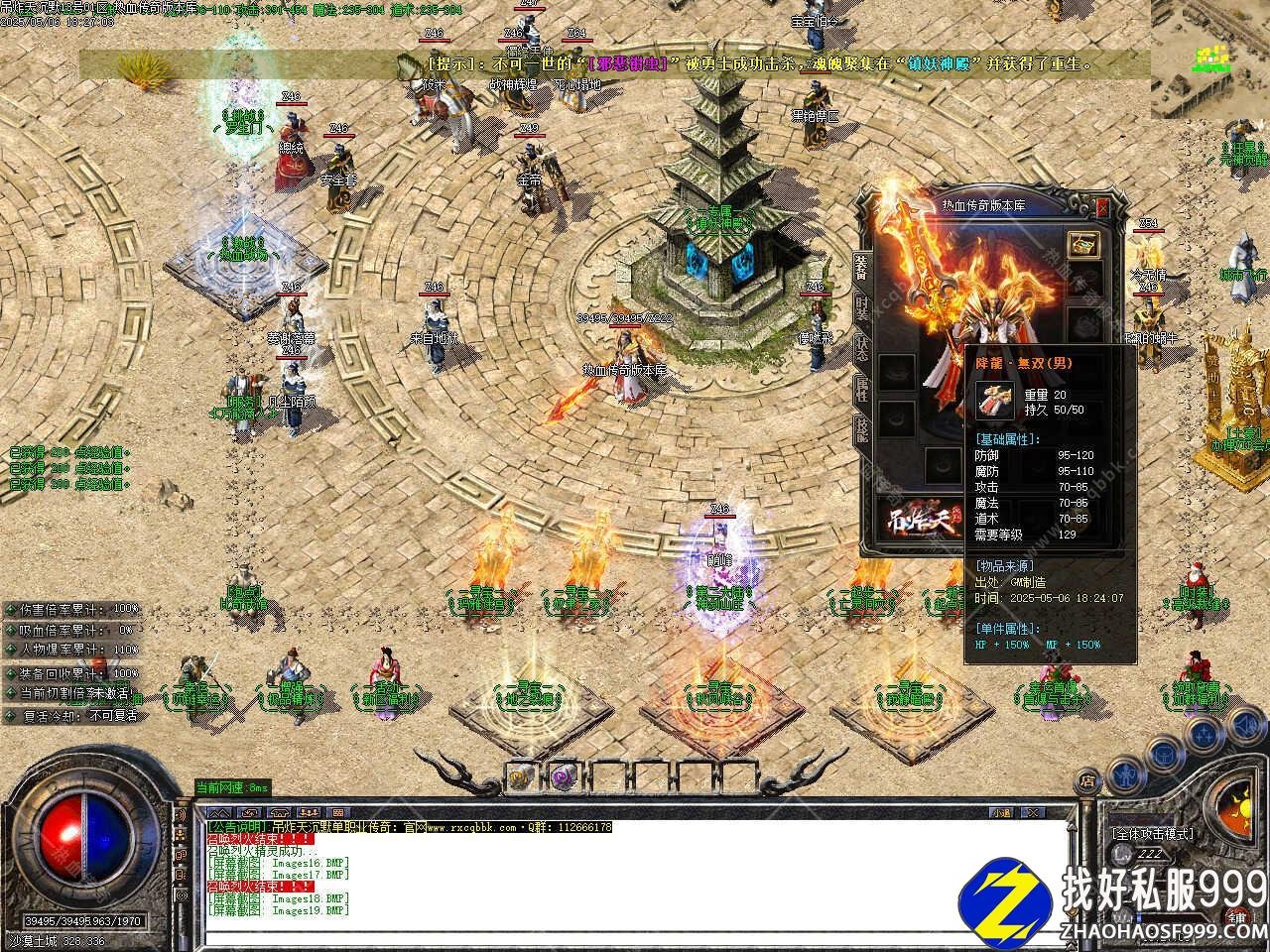Toggle the 全体攻击模式 attack mode label
Screen dimensions: 1270x952
(1152, 834)
